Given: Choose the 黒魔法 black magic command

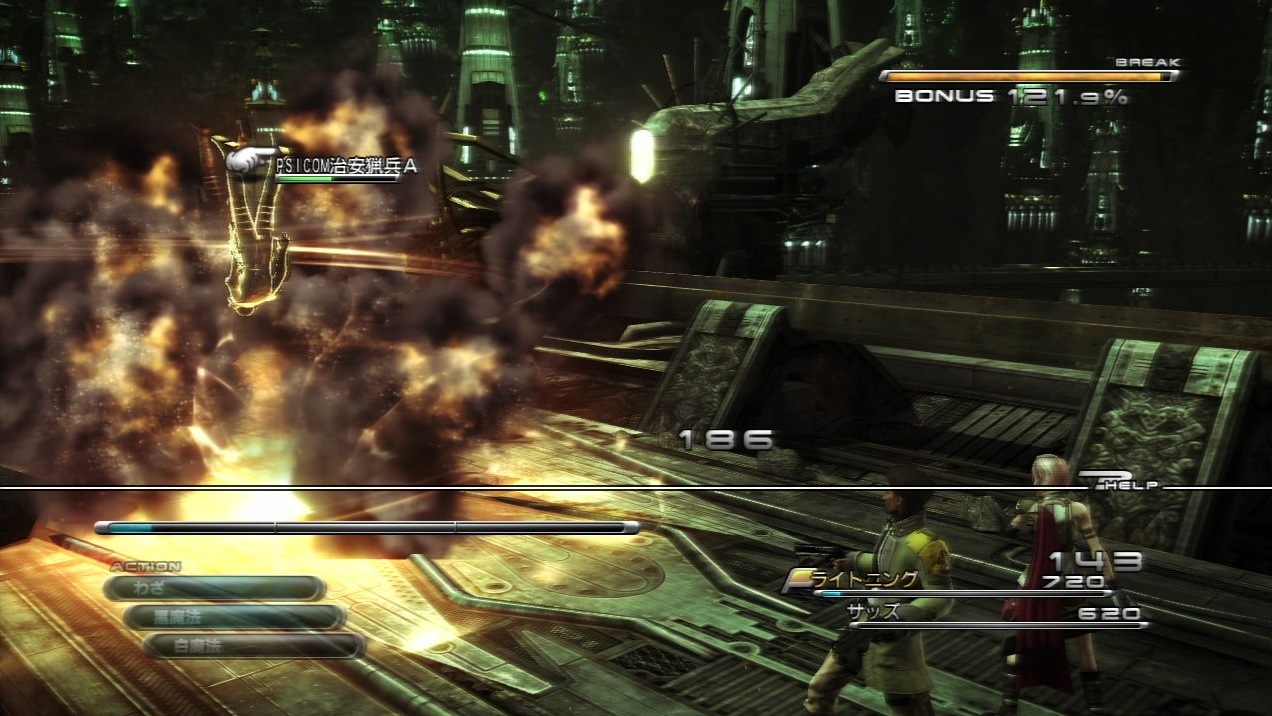Looking at the screenshot, I should [234, 617].
